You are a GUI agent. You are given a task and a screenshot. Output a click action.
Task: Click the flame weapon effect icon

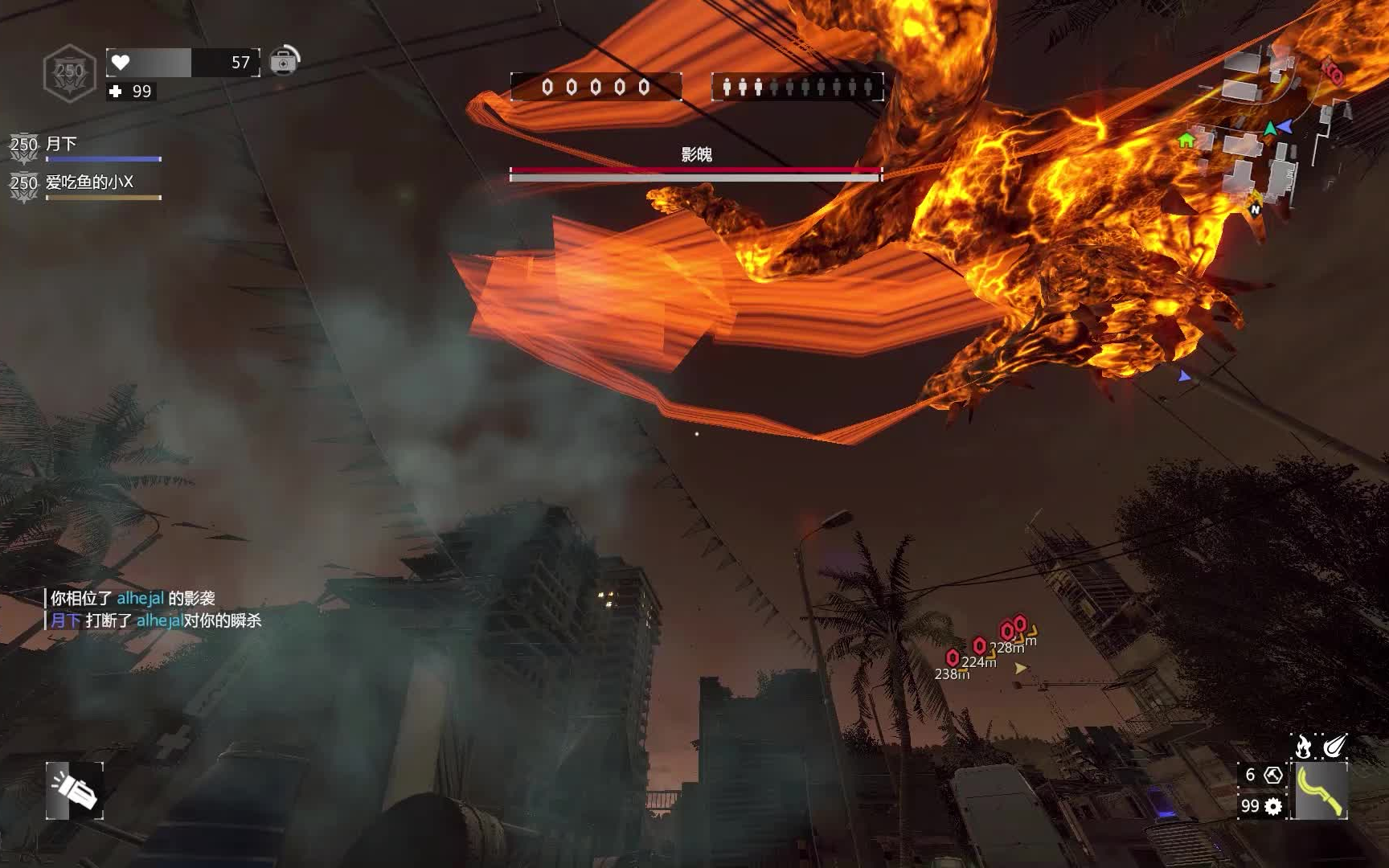click(x=1303, y=747)
